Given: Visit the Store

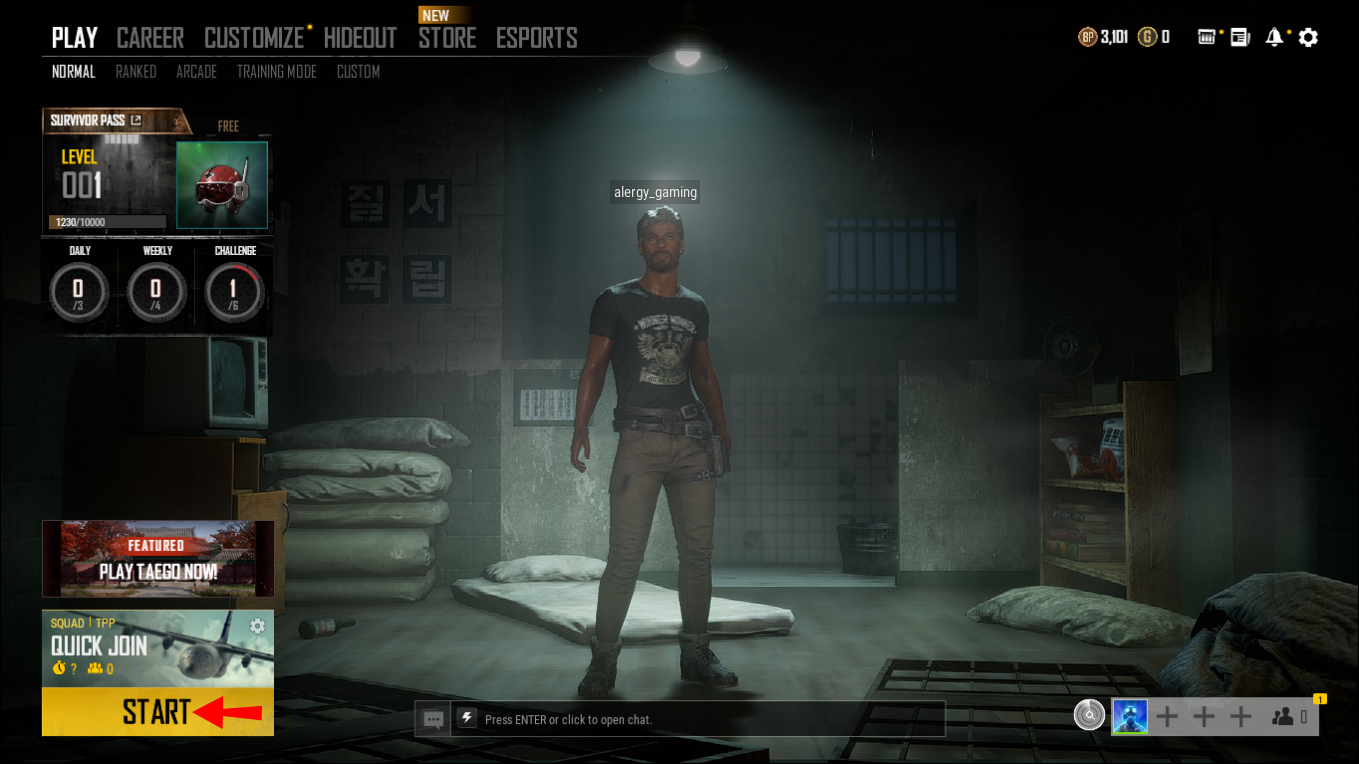Looking at the screenshot, I should coord(447,38).
